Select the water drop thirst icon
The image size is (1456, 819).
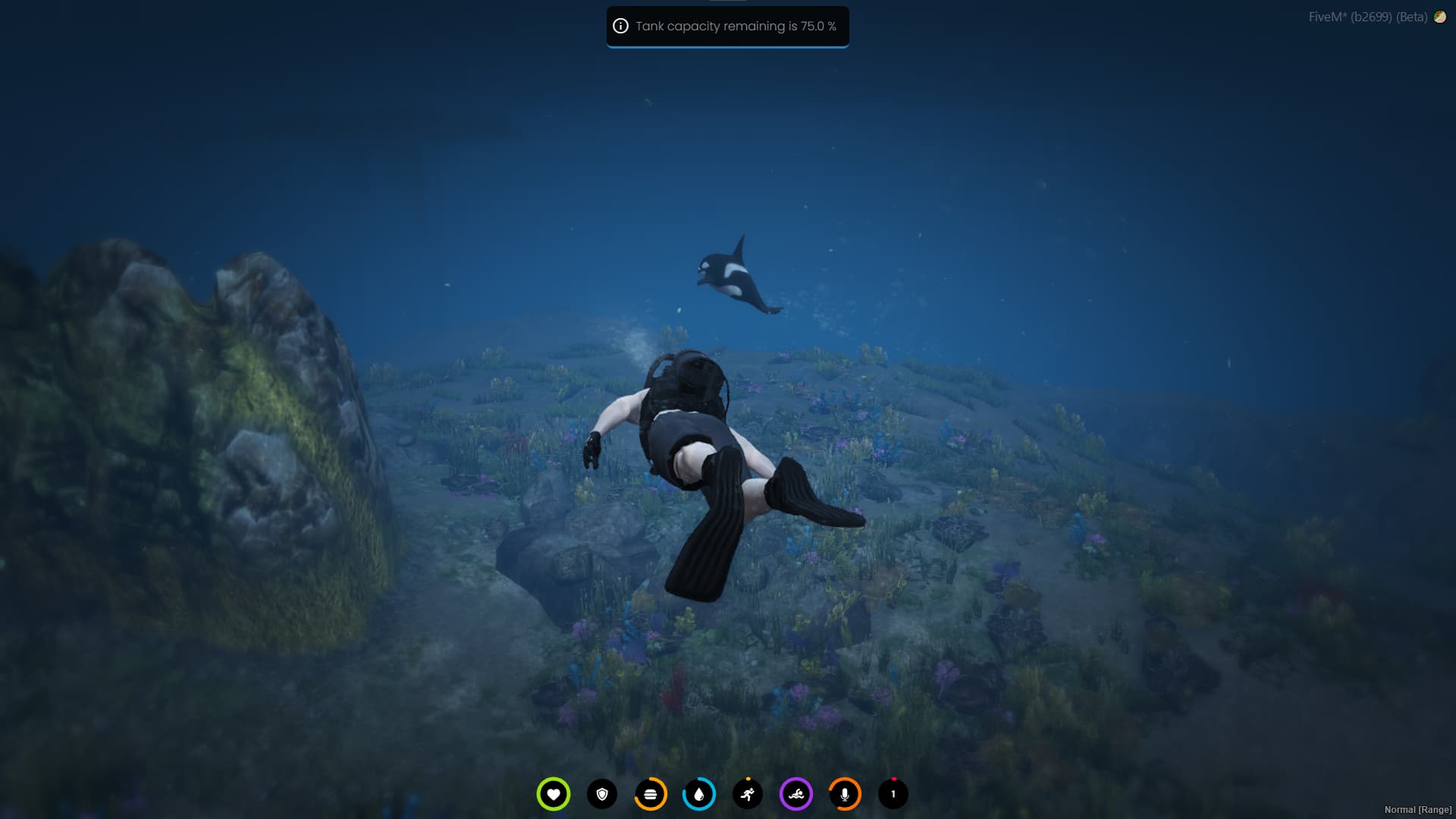point(699,794)
